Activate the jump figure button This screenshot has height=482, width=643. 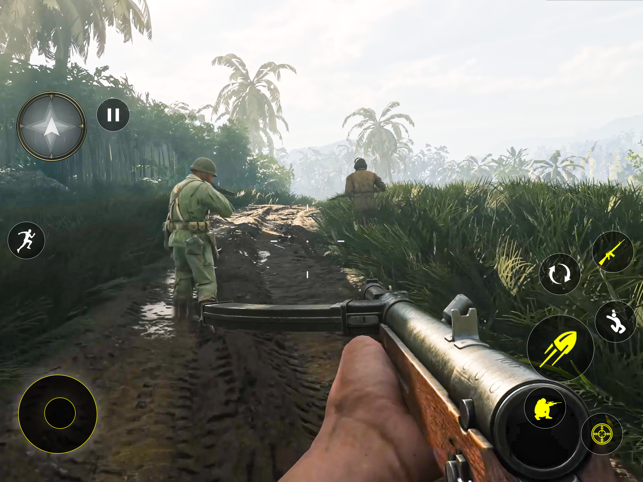click(x=615, y=322)
